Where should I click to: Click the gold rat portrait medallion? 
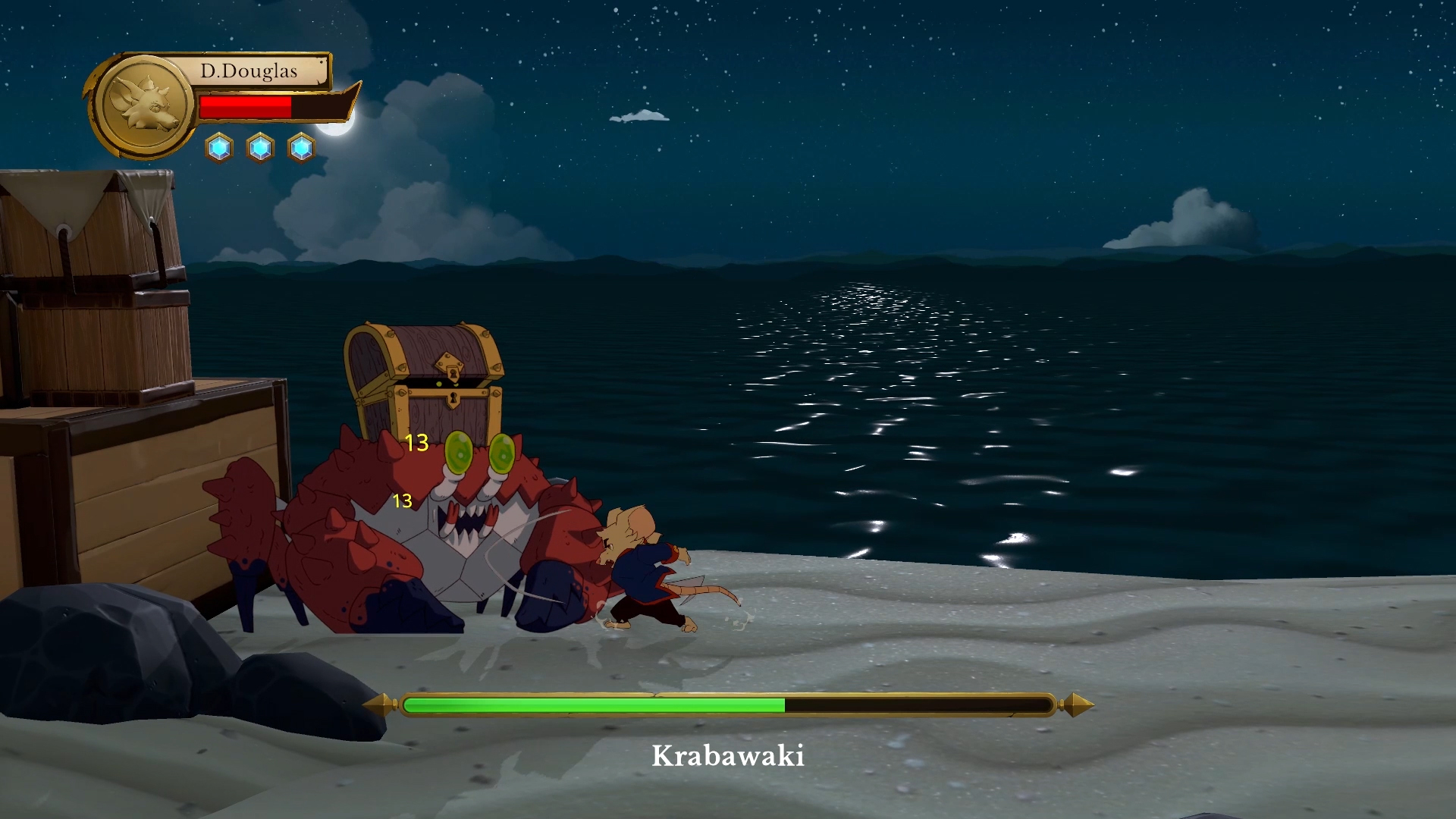(x=143, y=105)
